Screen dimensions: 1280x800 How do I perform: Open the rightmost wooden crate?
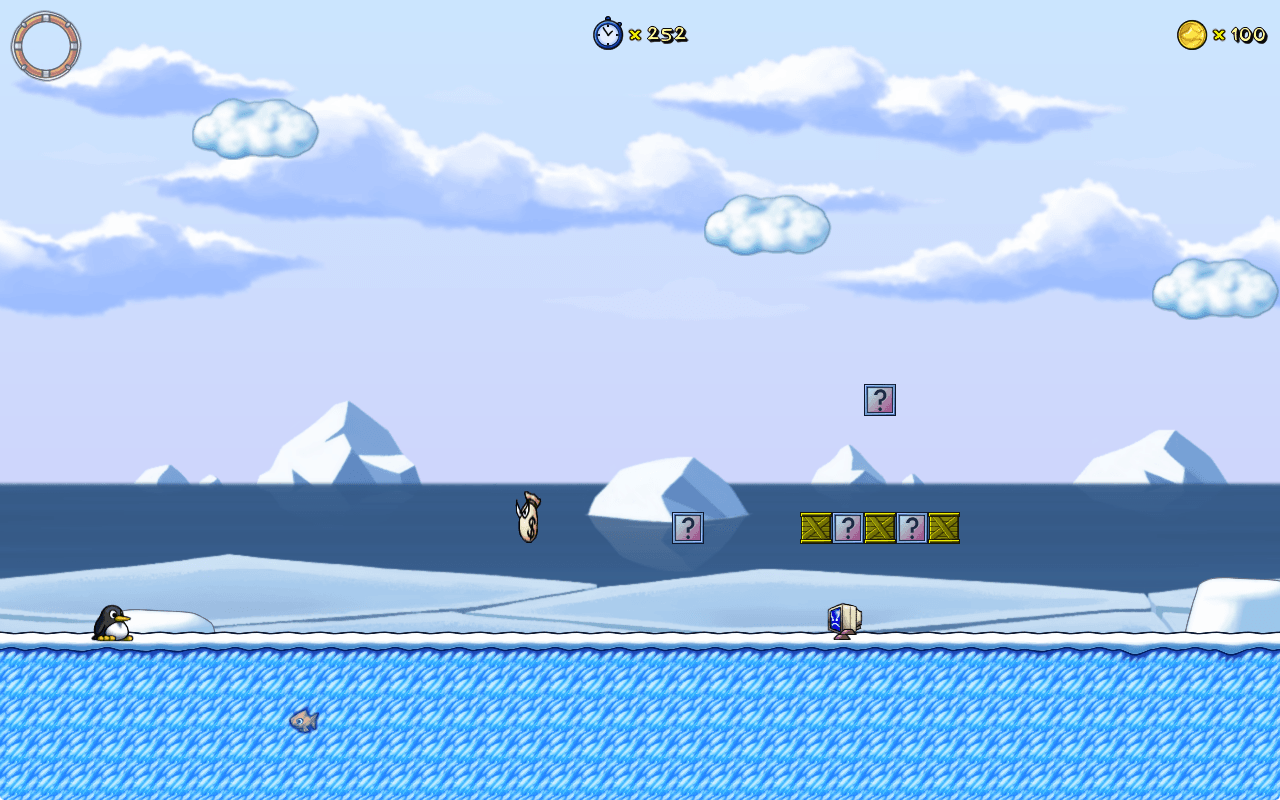[943, 528]
